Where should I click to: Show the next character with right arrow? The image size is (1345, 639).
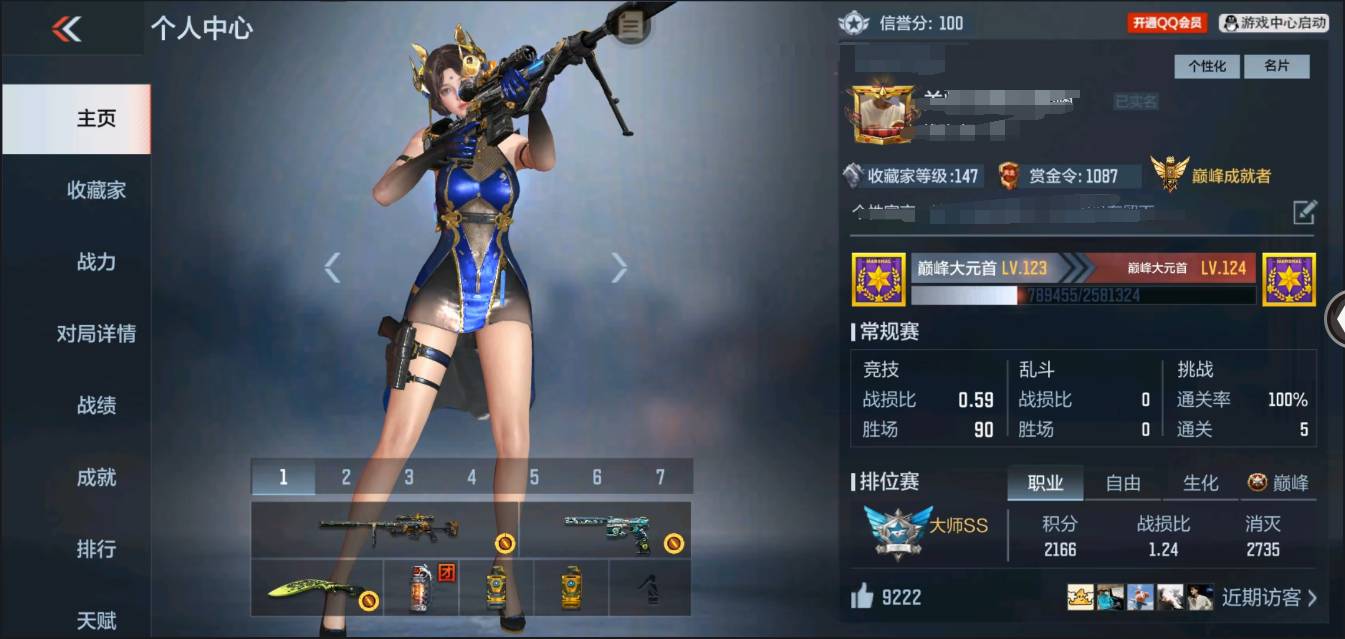click(x=619, y=267)
